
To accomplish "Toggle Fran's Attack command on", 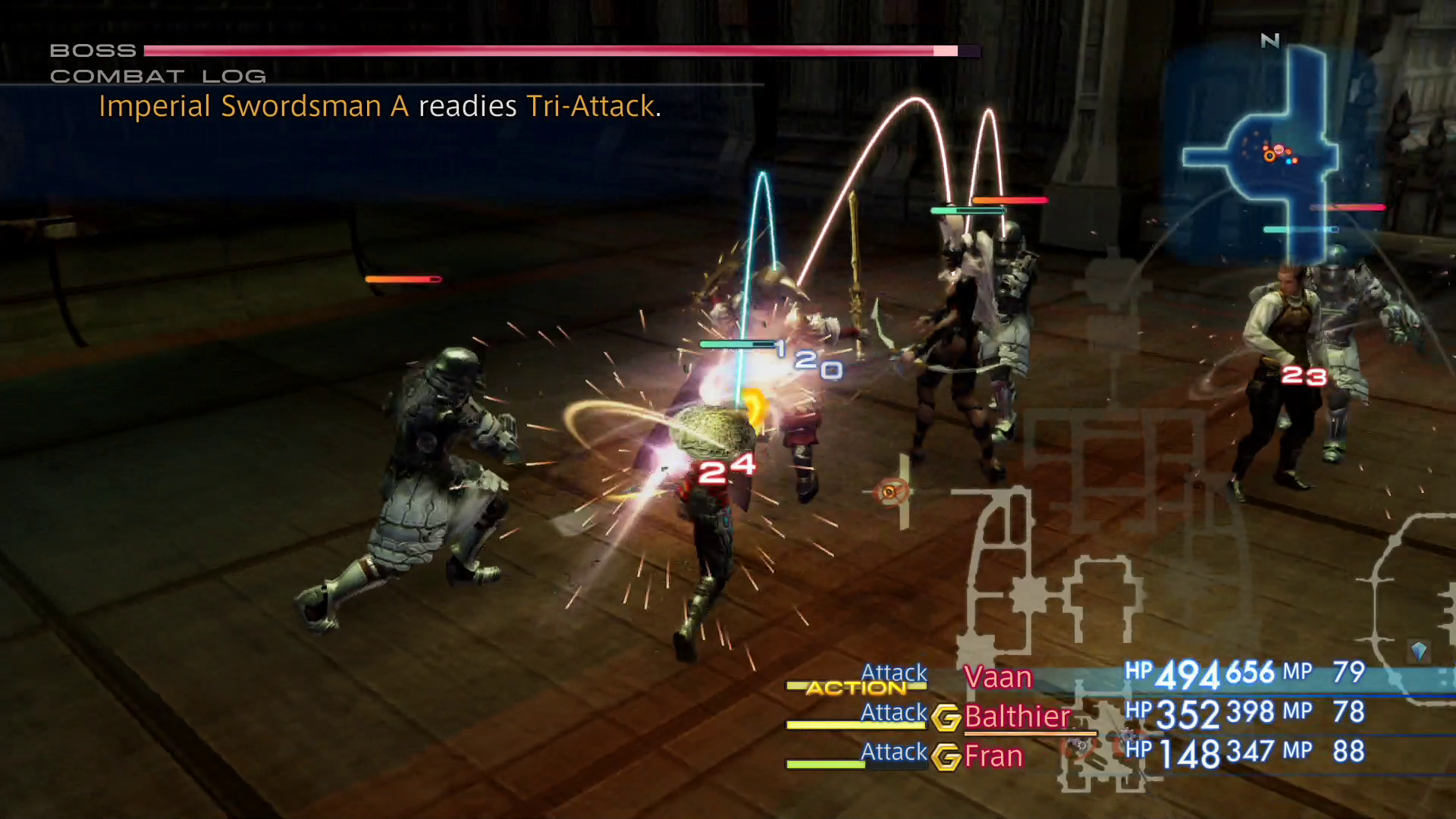I will (x=893, y=752).
